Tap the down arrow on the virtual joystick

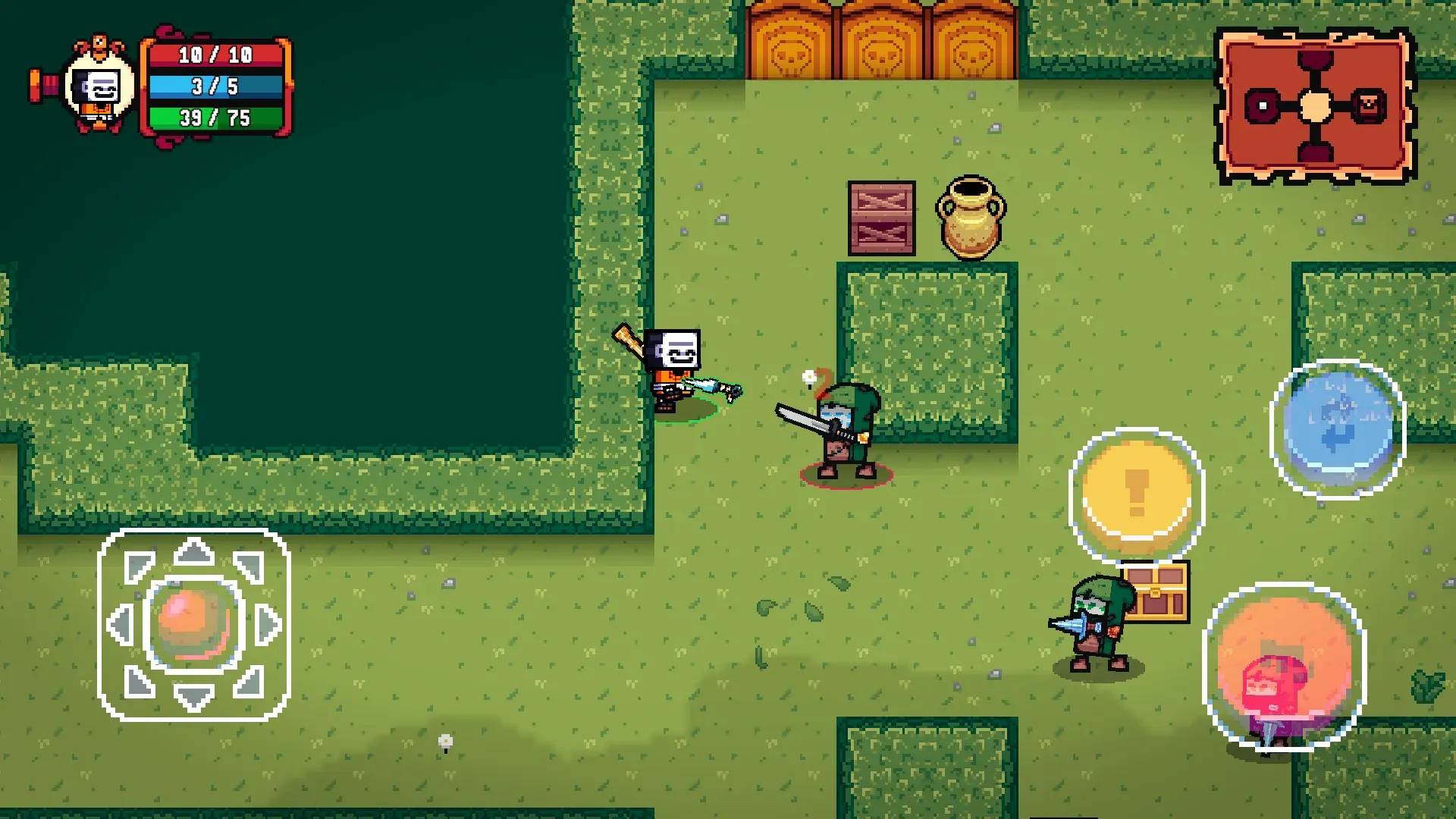pos(194,696)
